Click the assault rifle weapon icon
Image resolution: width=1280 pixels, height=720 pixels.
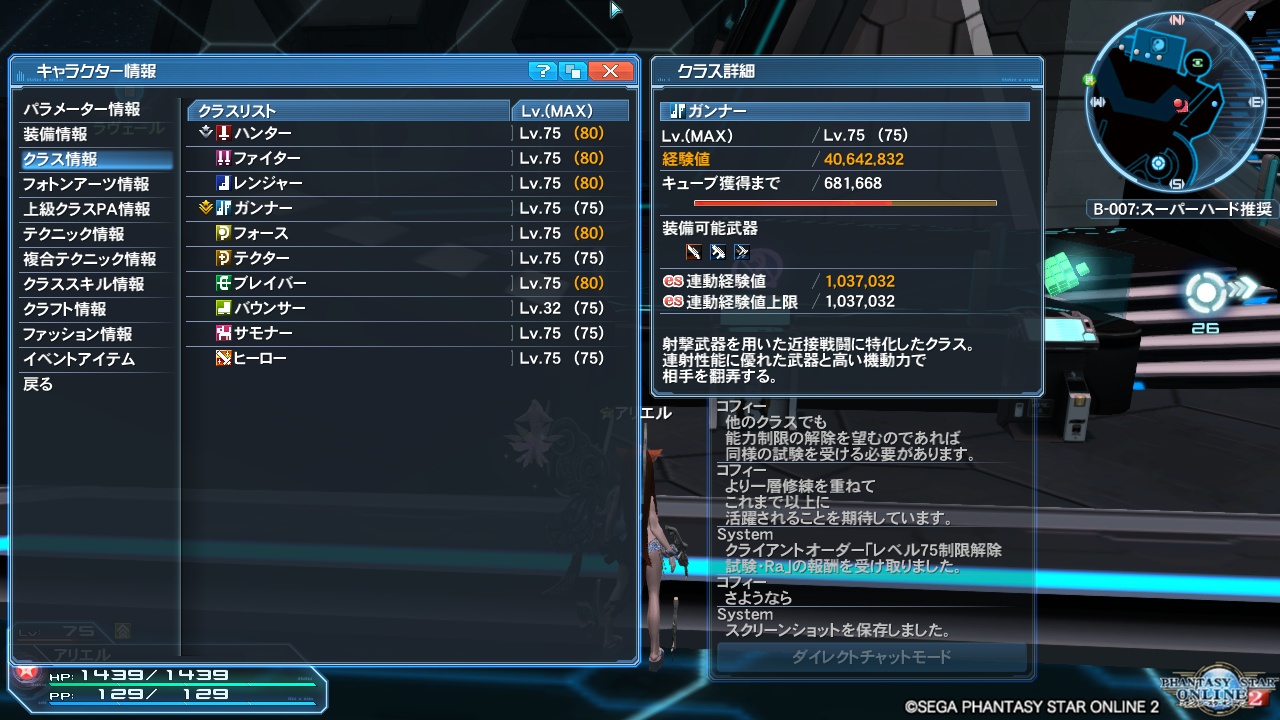(x=718, y=252)
